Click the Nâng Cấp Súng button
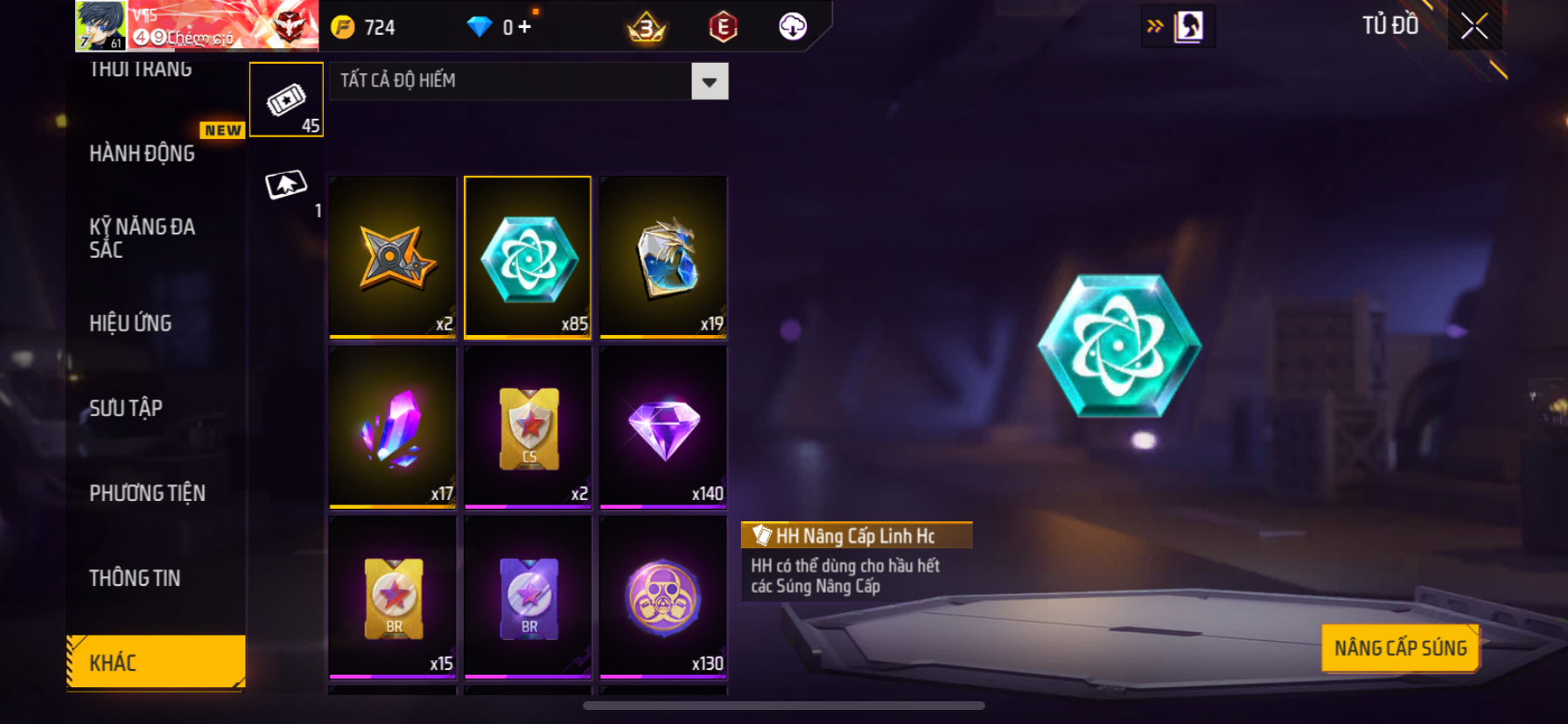The height and width of the screenshot is (724, 1568). 1400,648
